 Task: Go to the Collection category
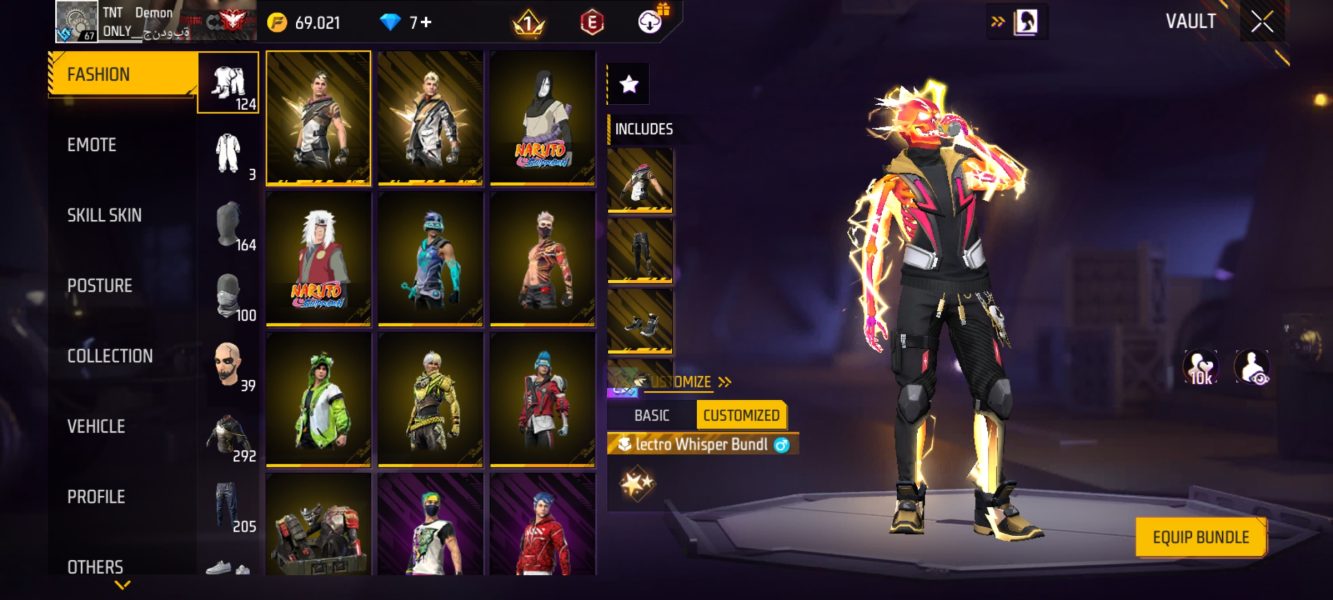tap(110, 356)
